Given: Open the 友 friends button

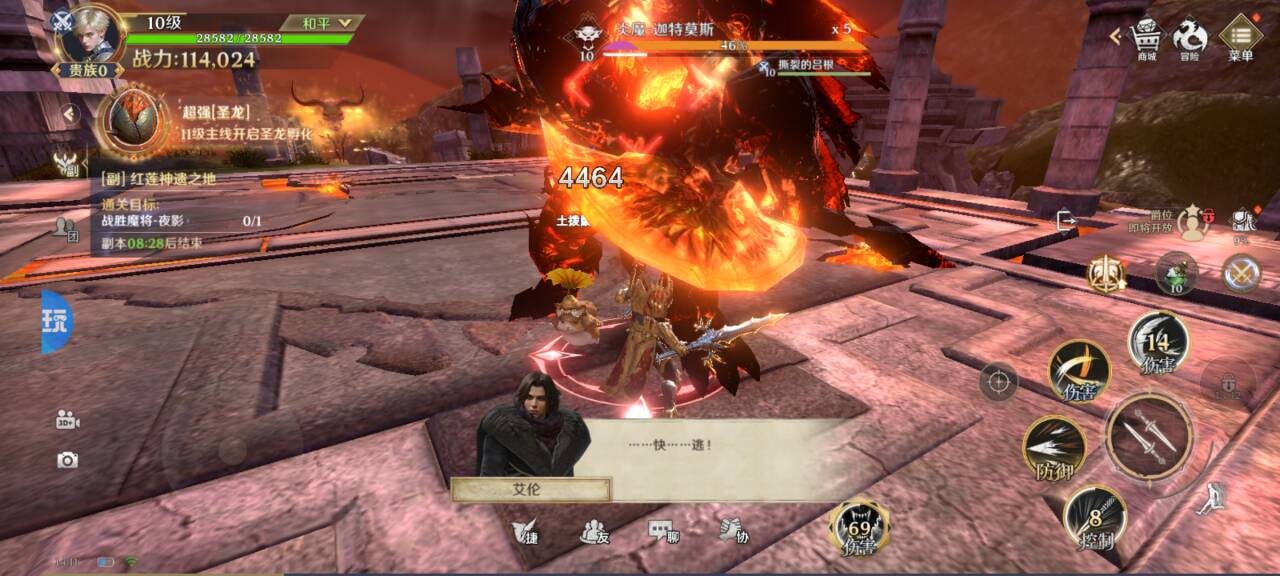Looking at the screenshot, I should point(595,532).
